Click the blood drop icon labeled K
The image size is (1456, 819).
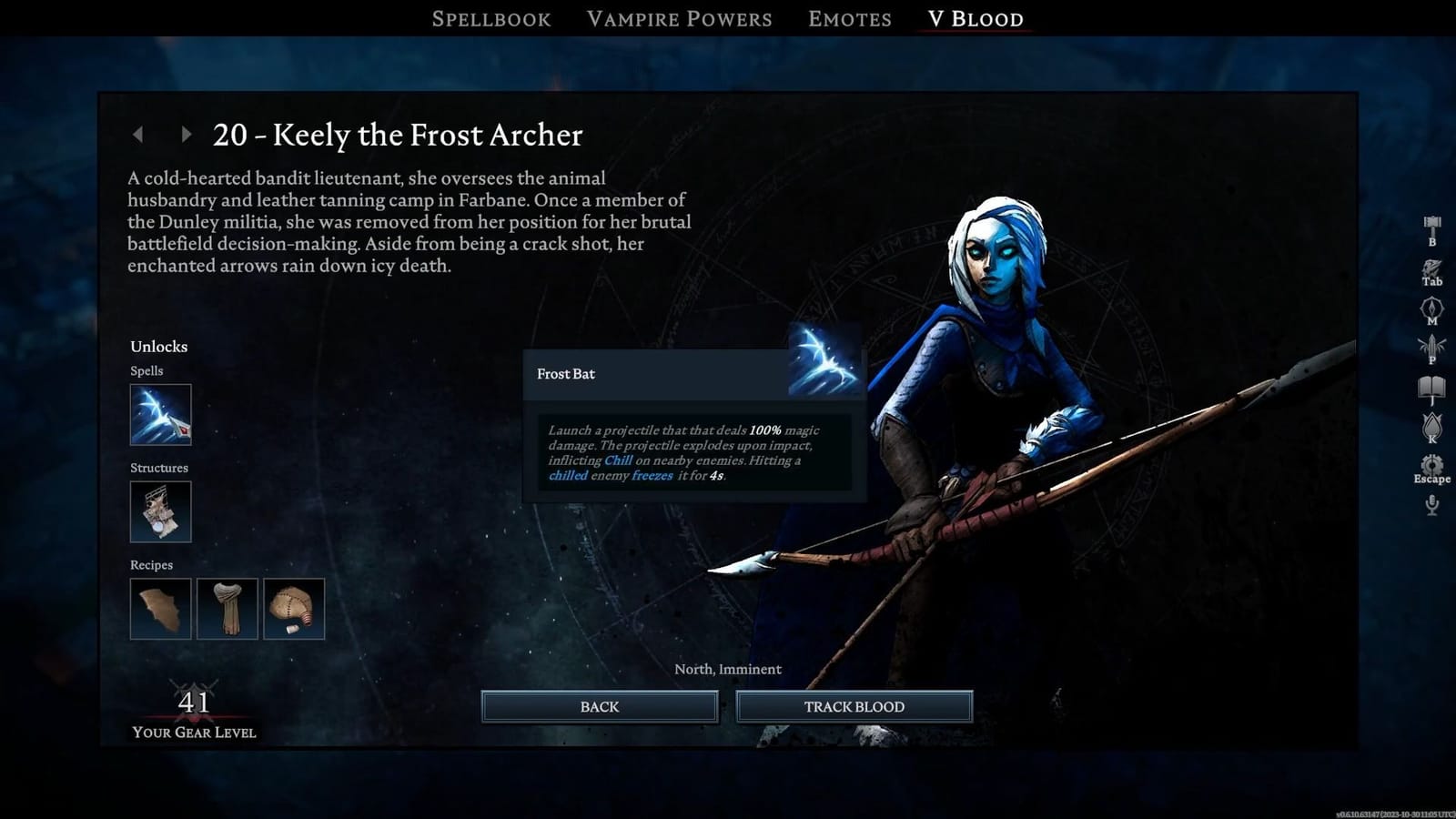(1431, 425)
